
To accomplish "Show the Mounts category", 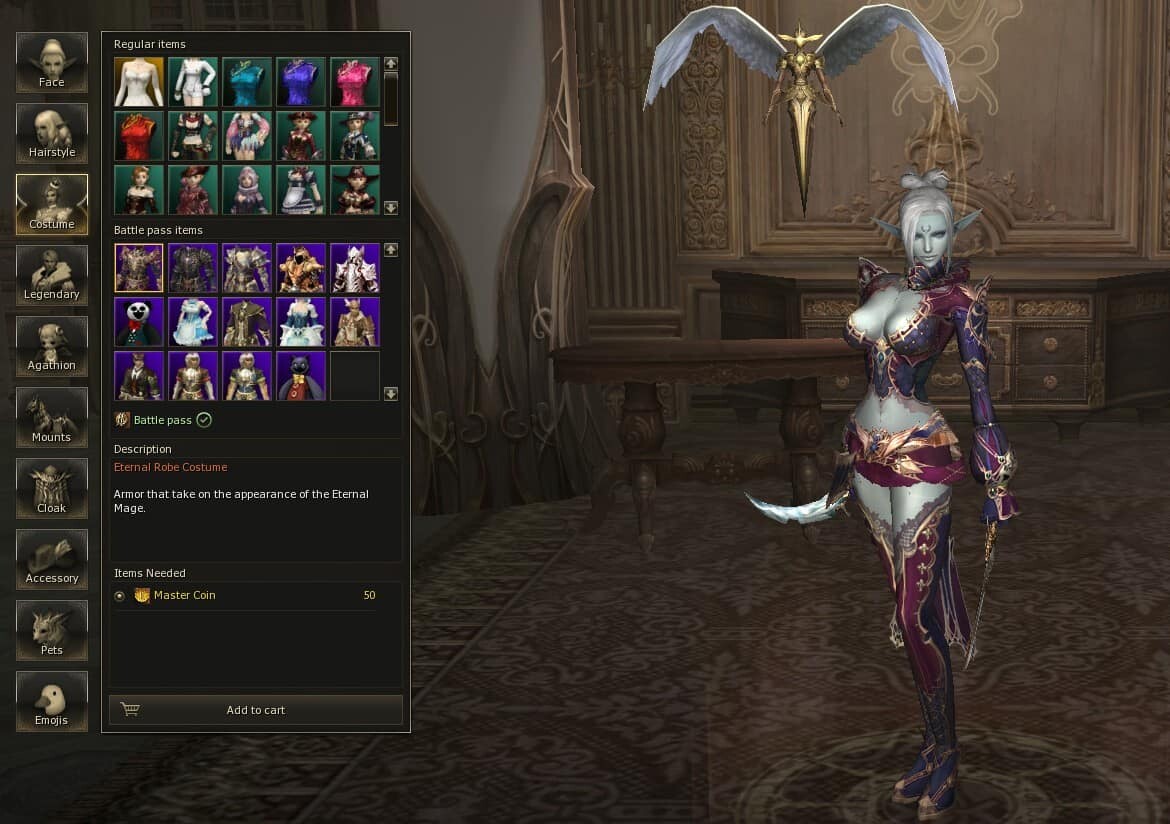I will click(52, 417).
